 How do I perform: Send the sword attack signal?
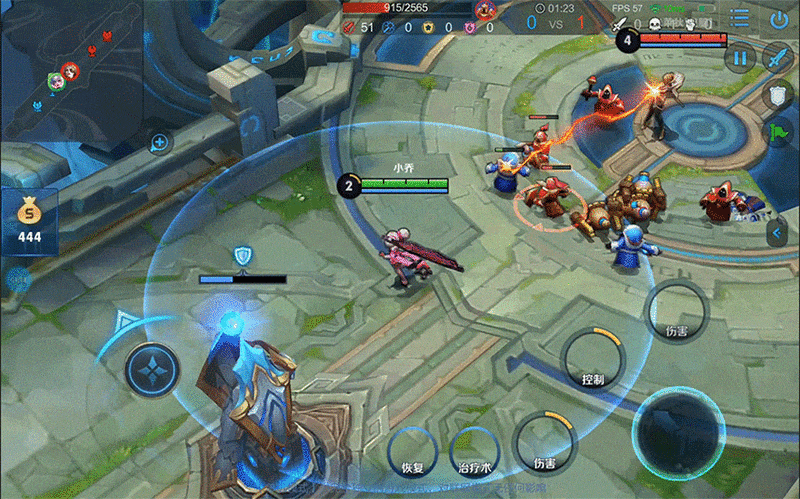click(778, 58)
